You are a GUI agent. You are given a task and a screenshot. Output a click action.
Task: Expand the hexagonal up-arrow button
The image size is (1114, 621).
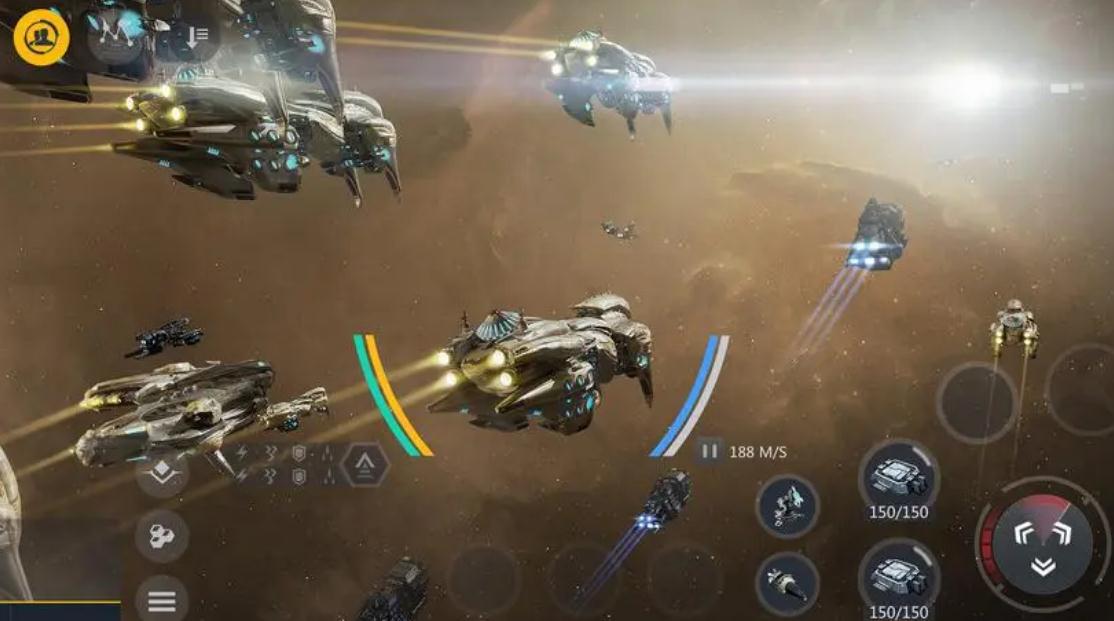365,464
